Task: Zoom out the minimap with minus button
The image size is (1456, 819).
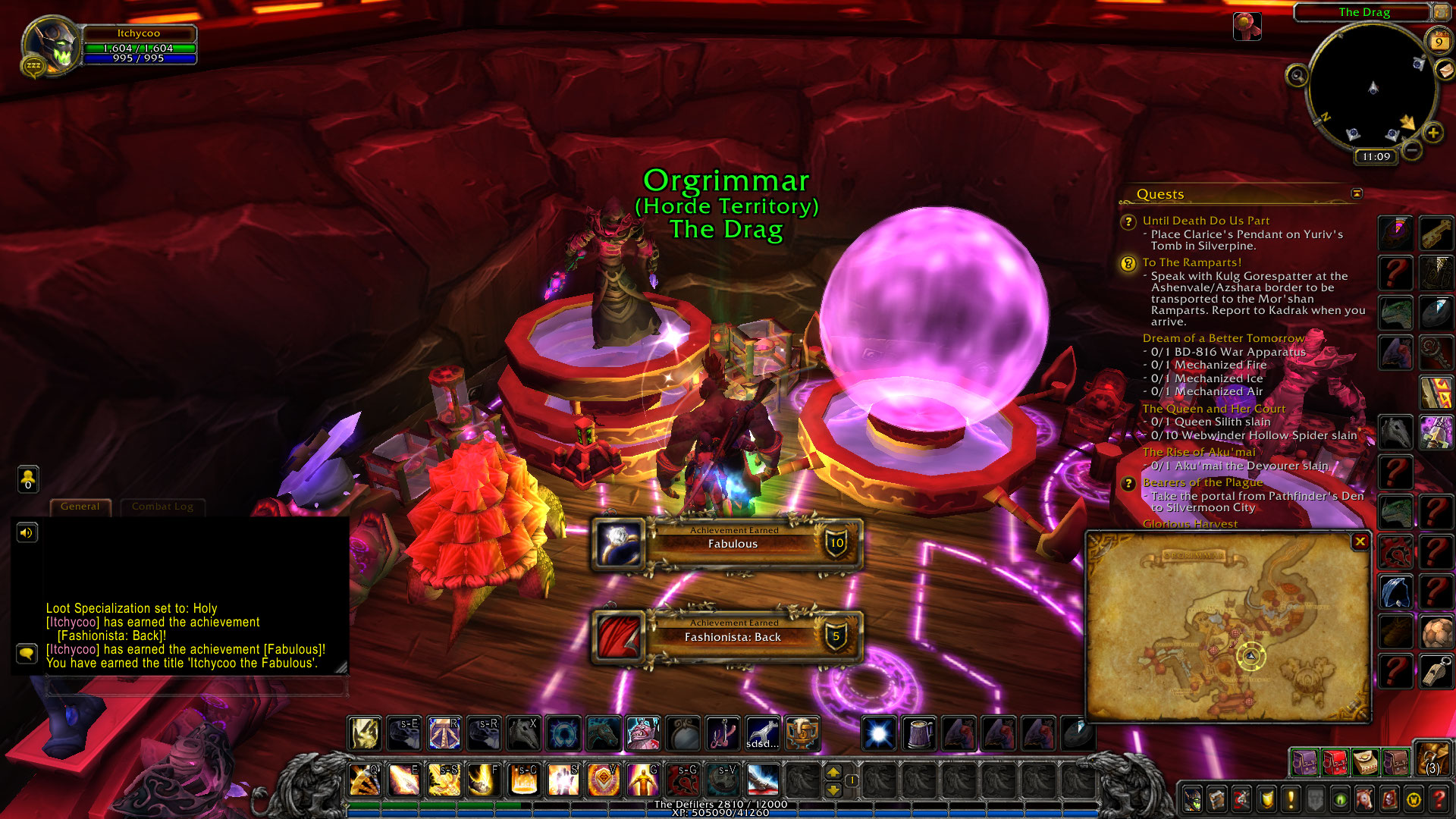Action: coord(1411,150)
